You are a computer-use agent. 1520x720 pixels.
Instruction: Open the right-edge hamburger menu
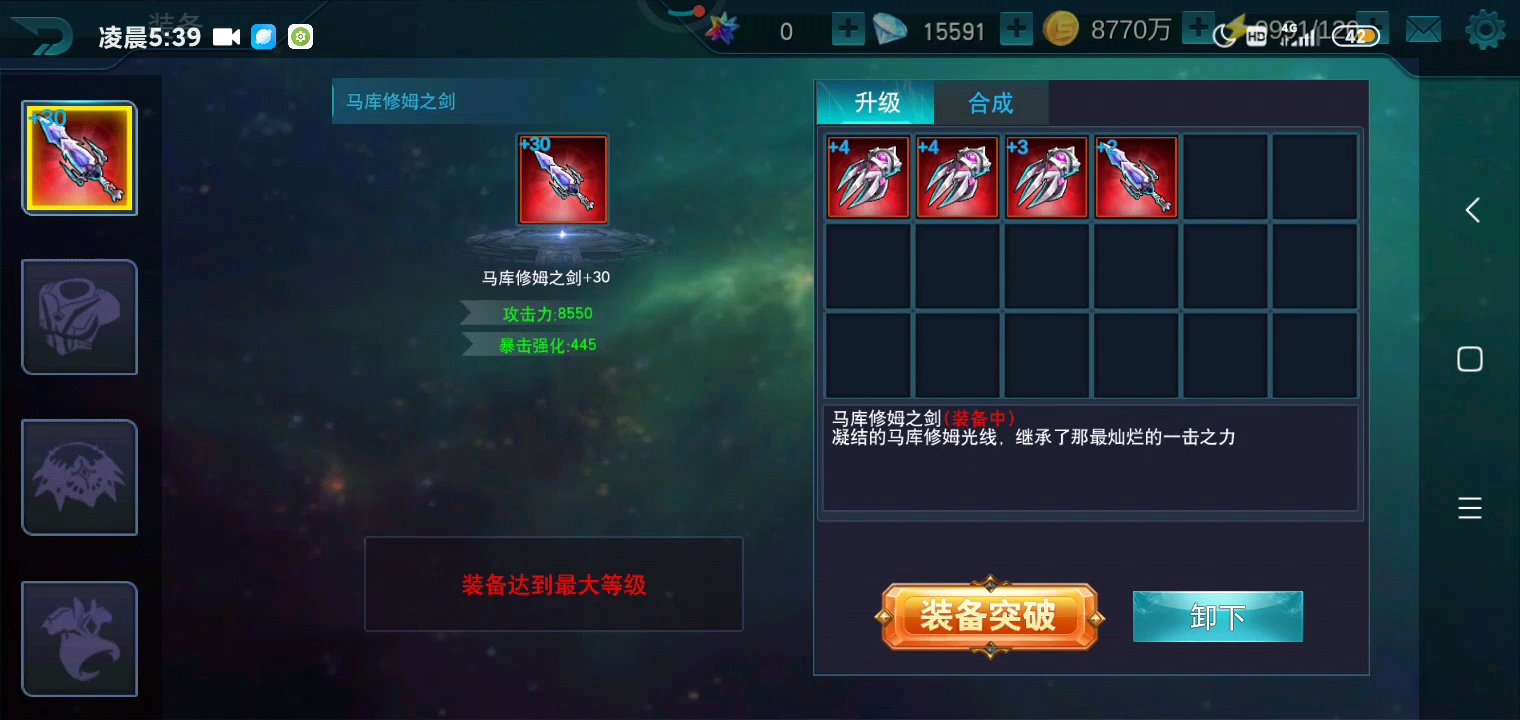click(1470, 508)
